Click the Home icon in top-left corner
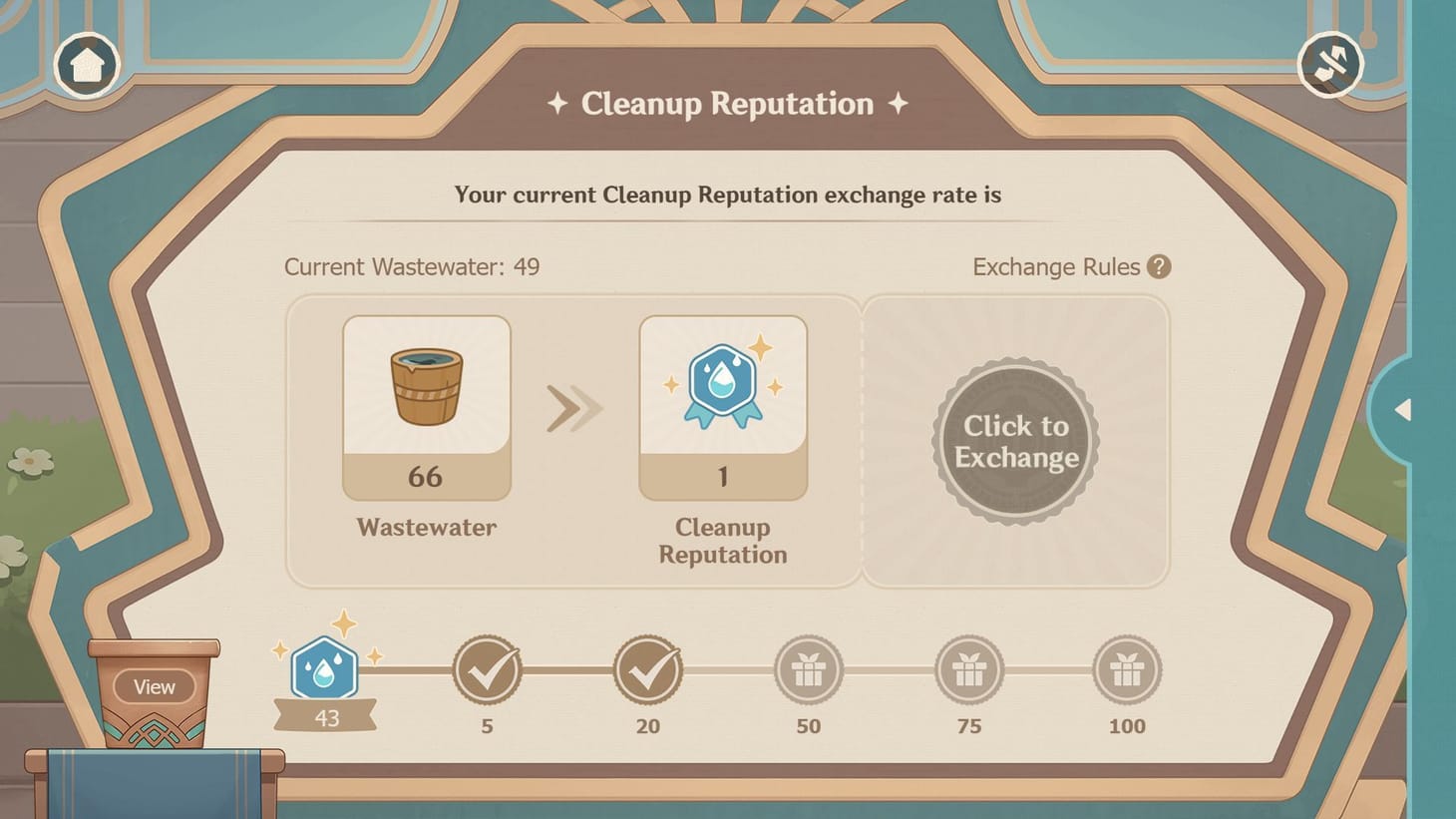 88,64
